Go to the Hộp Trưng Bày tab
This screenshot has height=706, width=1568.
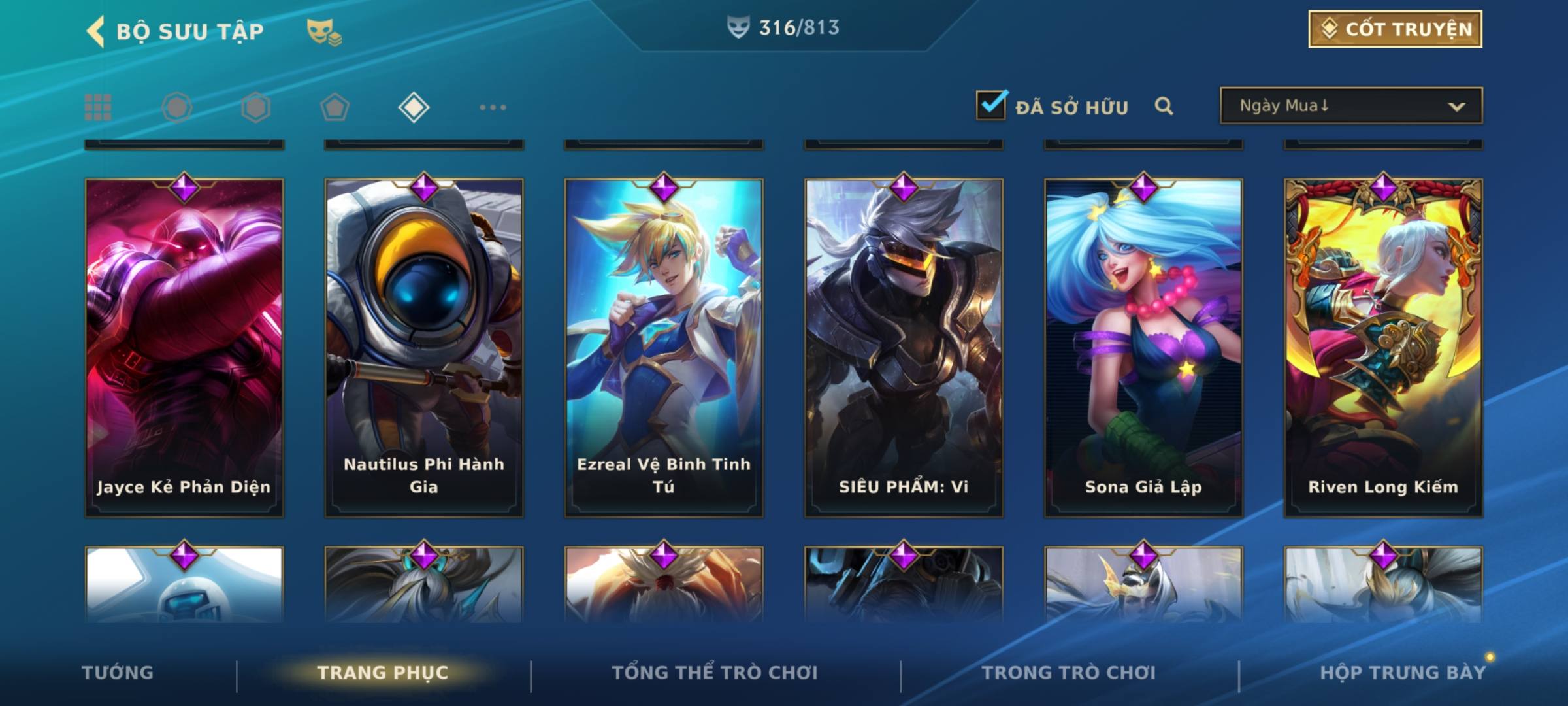(x=1403, y=673)
